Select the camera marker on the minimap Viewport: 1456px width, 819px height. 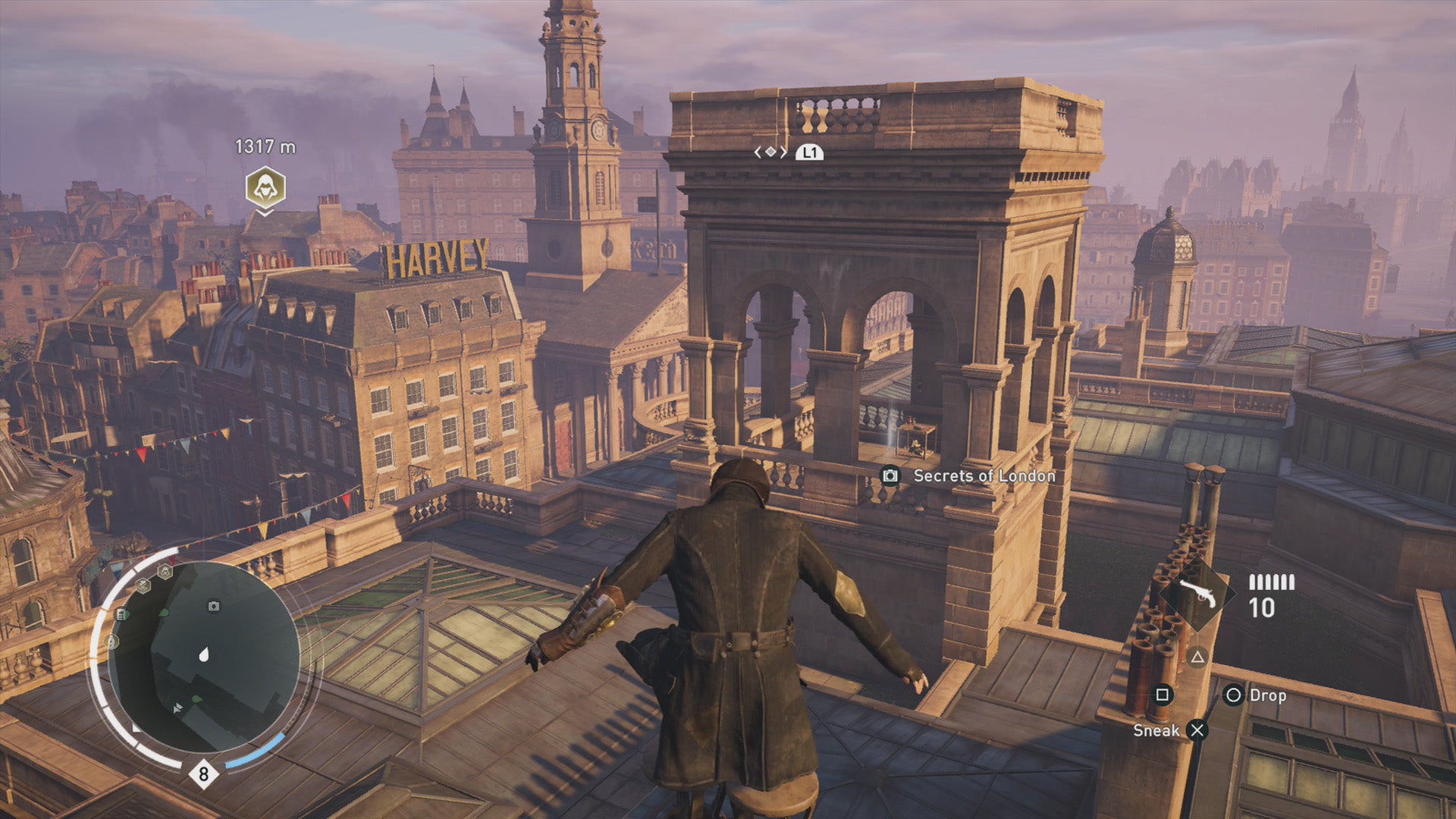tap(214, 606)
